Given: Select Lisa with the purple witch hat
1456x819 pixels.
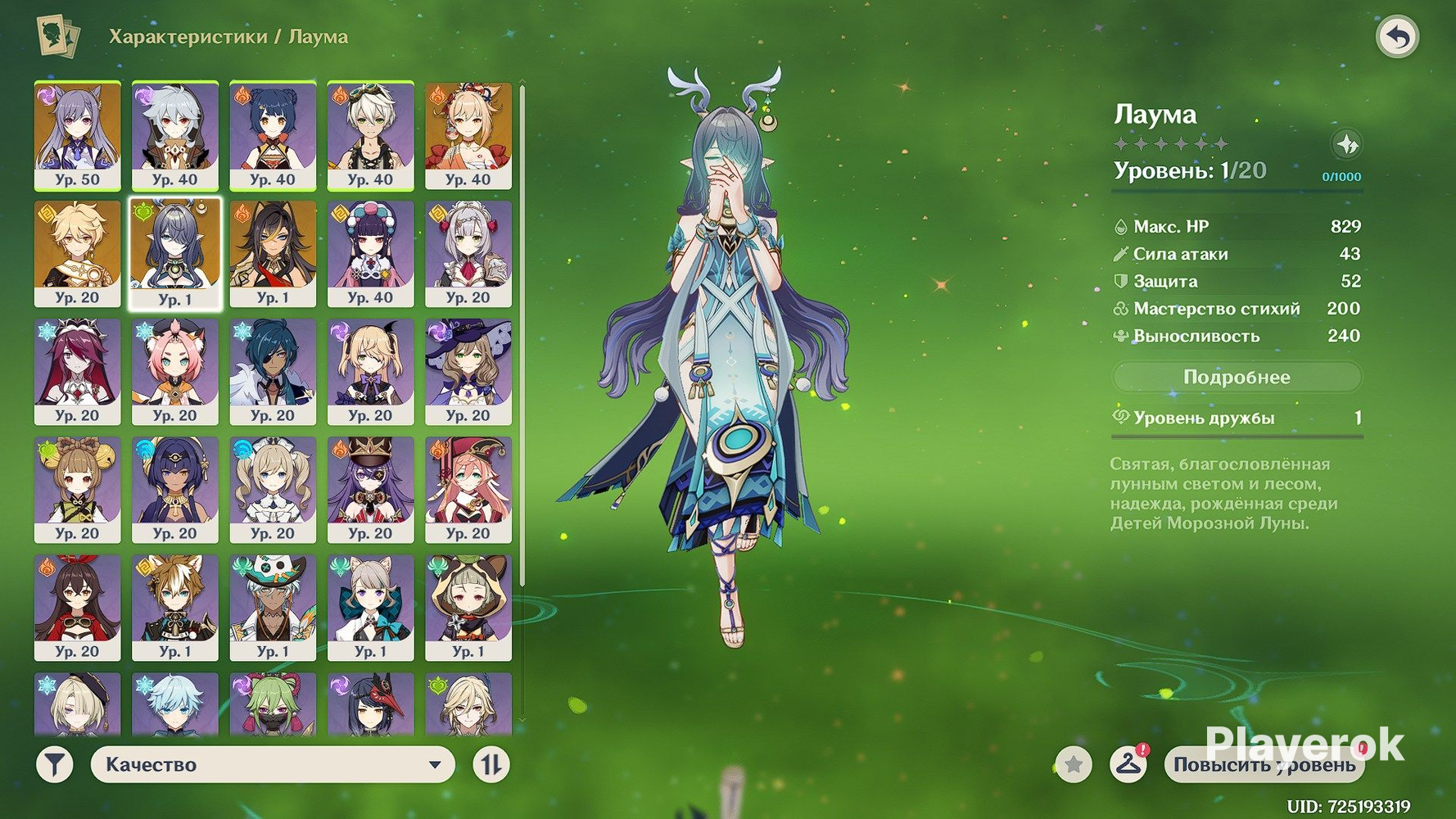Looking at the screenshot, I should 468,372.
